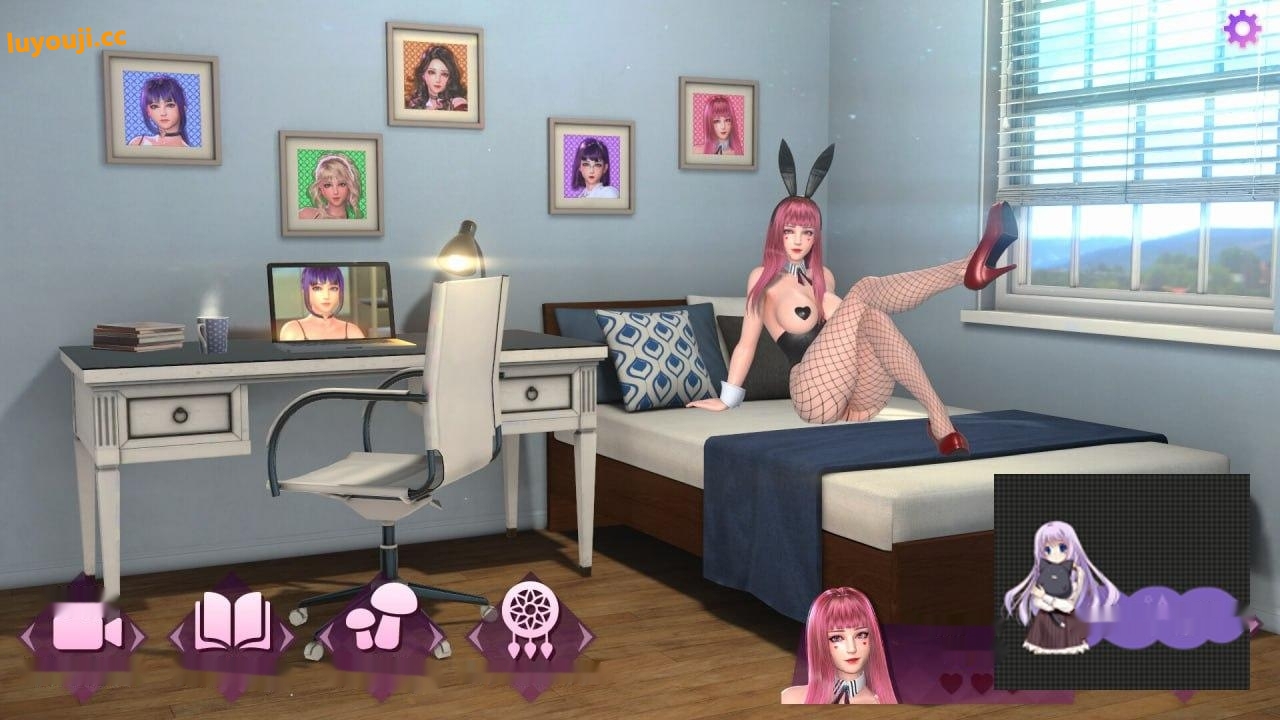Click the purple-haired girl's picture at top left
This screenshot has height=720, width=1280.
[162, 110]
